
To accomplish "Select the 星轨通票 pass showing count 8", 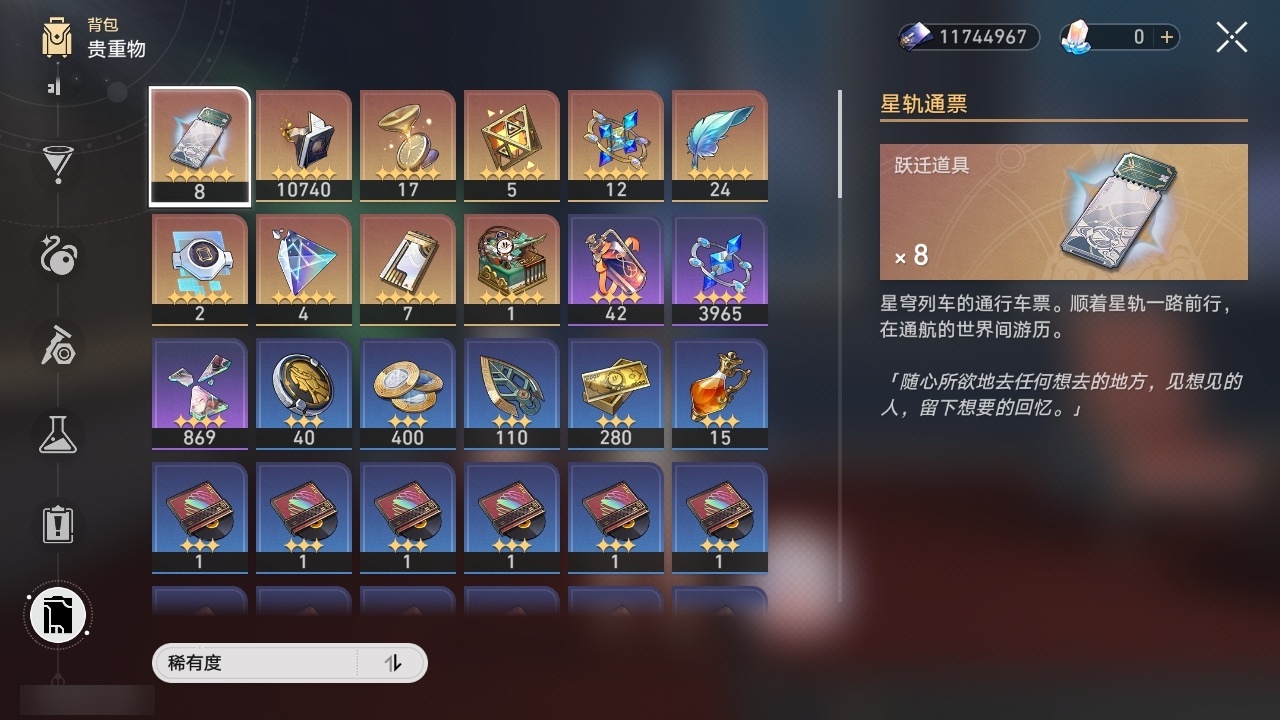I will 199,143.
